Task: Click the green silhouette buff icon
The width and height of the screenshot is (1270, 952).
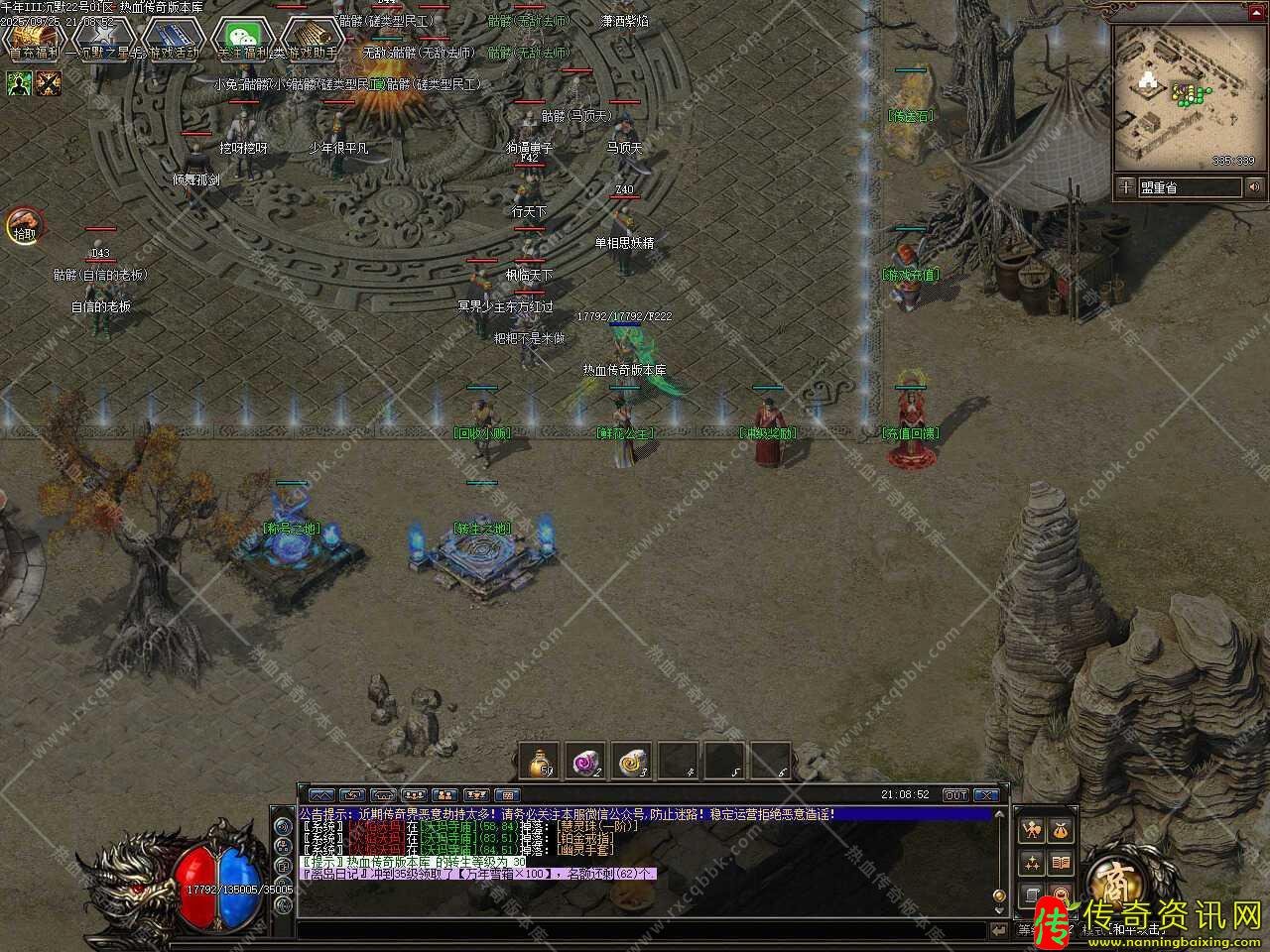Action: [20, 83]
